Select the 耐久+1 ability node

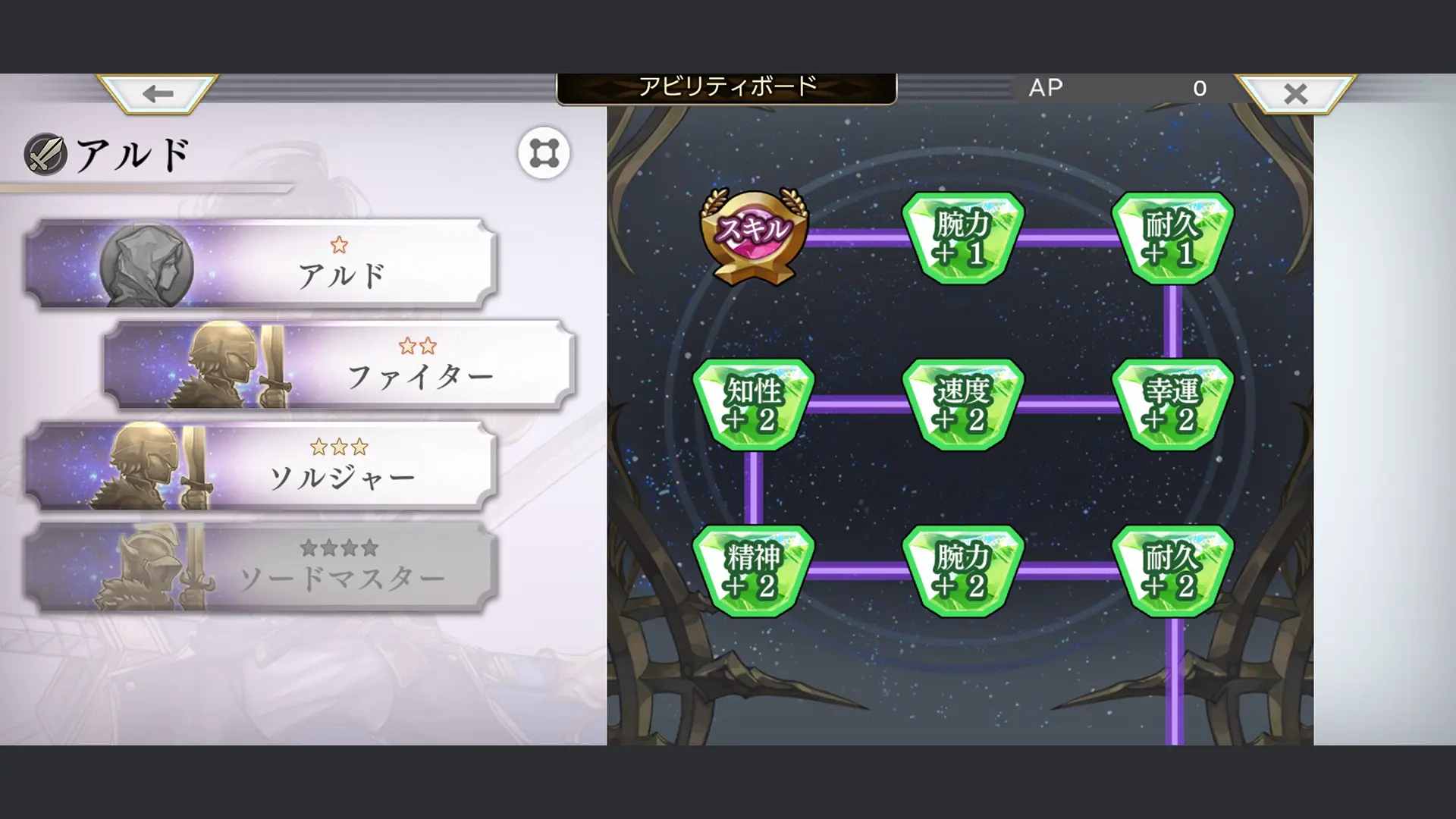(x=1174, y=239)
